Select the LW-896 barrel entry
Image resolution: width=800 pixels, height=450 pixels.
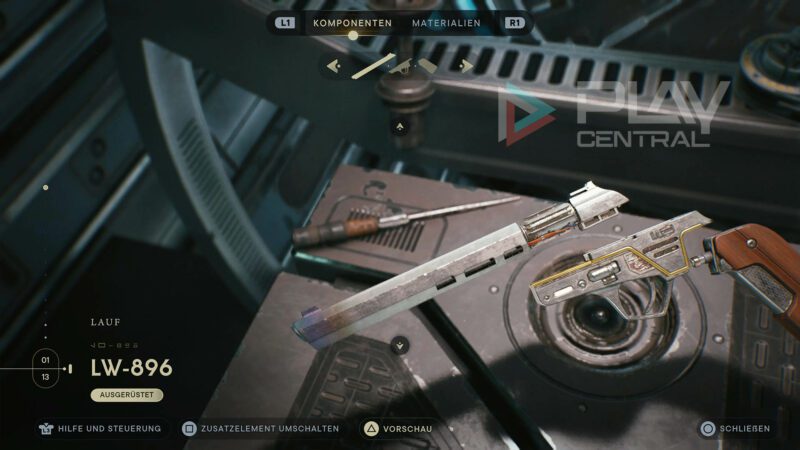[131, 367]
